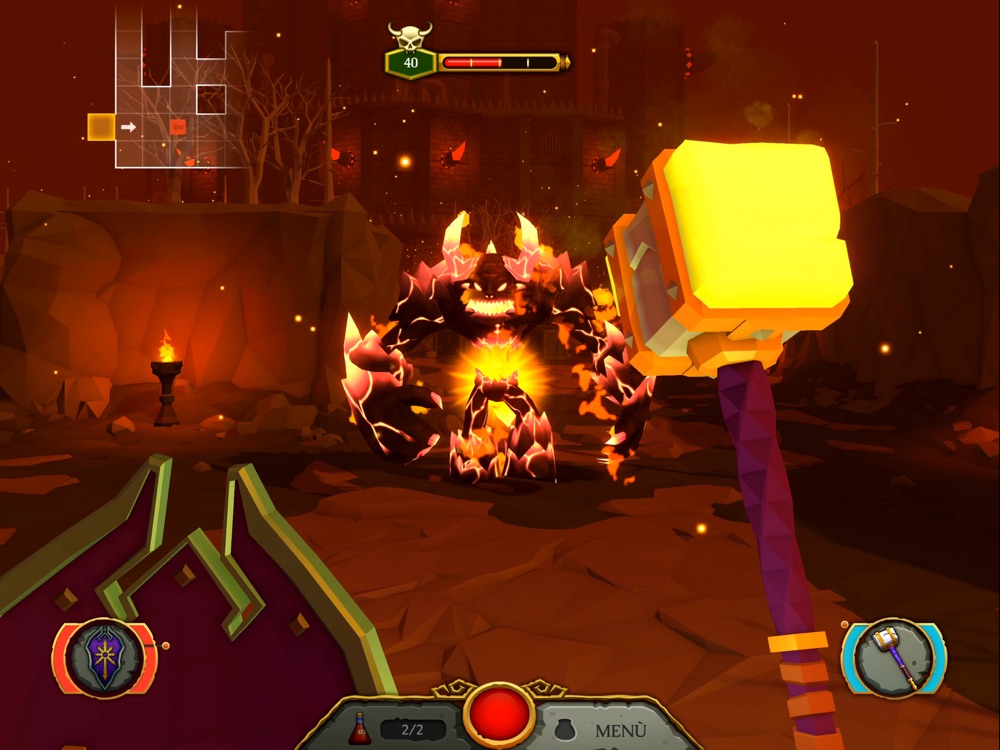Viewport: 1000px width, 750px height.
Task: Attack using the hammer weapon icon
Action: pos(893,657)
